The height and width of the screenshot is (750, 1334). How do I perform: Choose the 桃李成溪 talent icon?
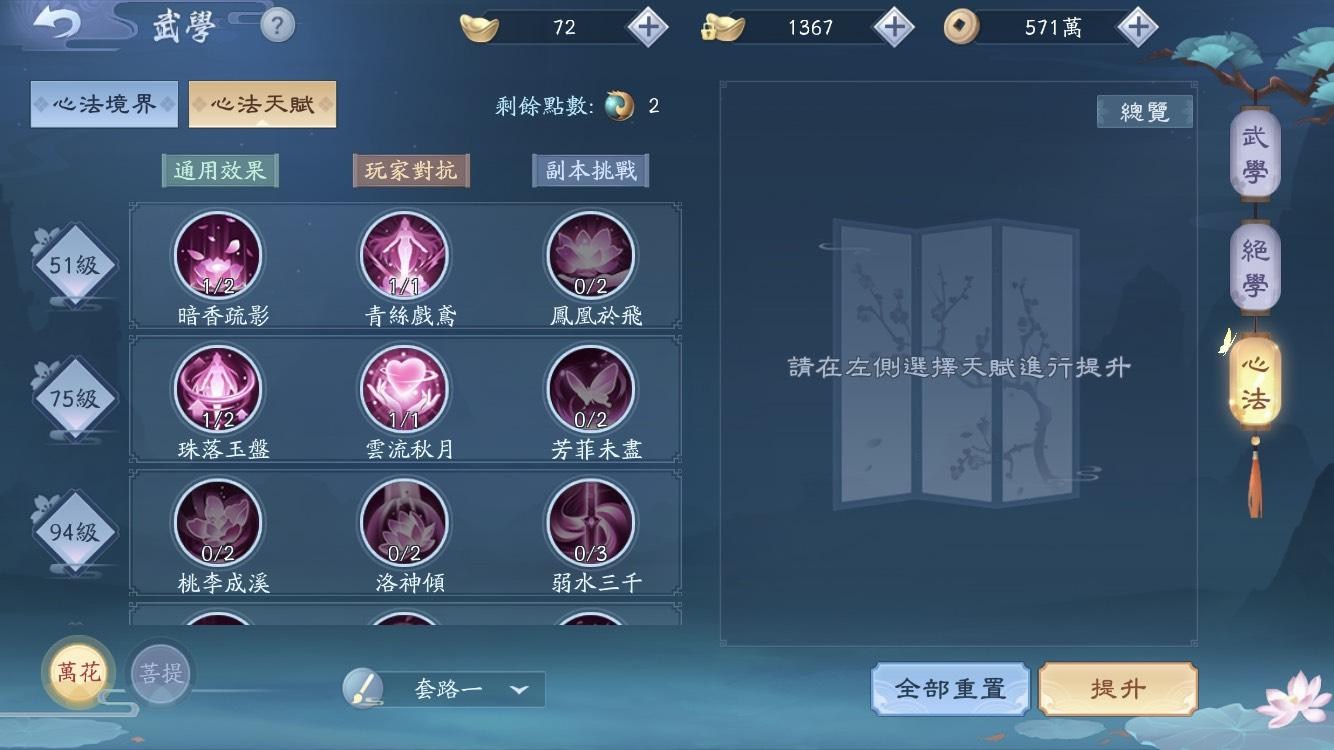click(217, 524)
